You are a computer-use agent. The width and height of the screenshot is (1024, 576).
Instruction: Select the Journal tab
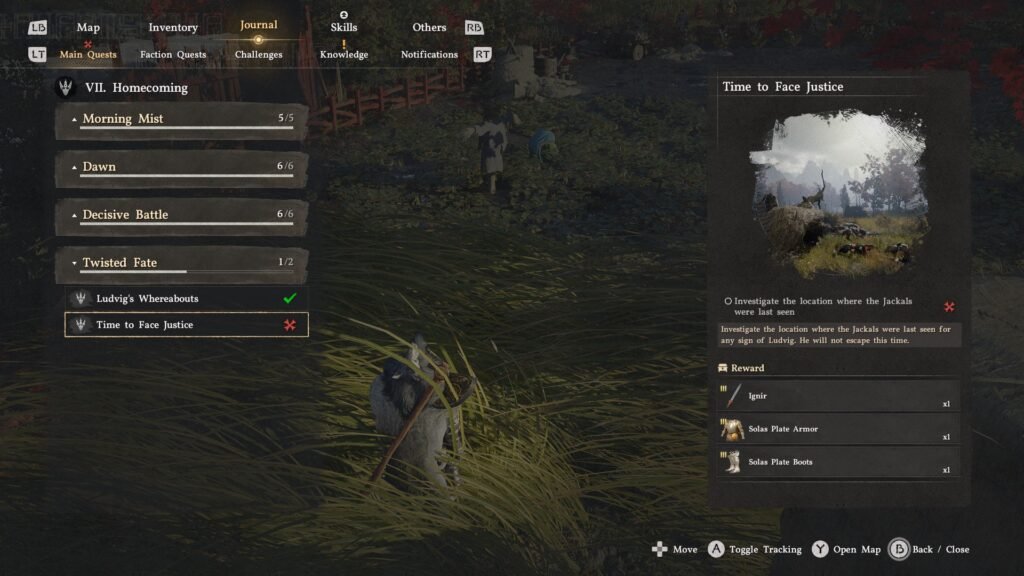(x=259, y=25)
